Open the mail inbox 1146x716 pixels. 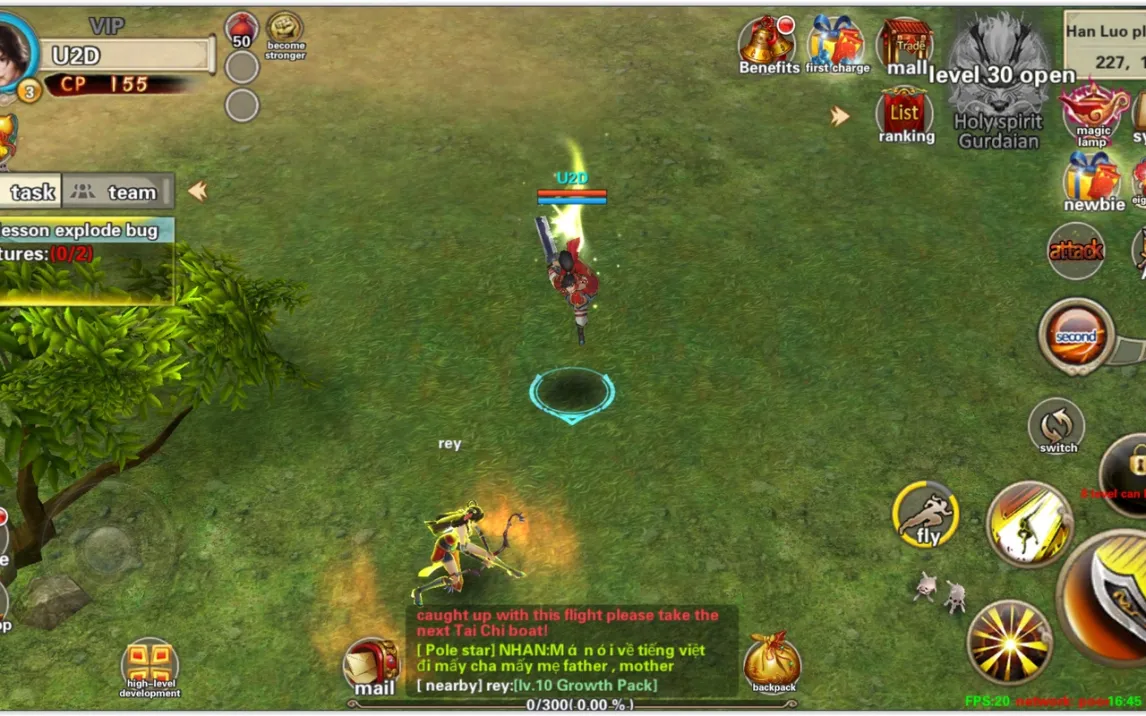click(x=372, y=665)
